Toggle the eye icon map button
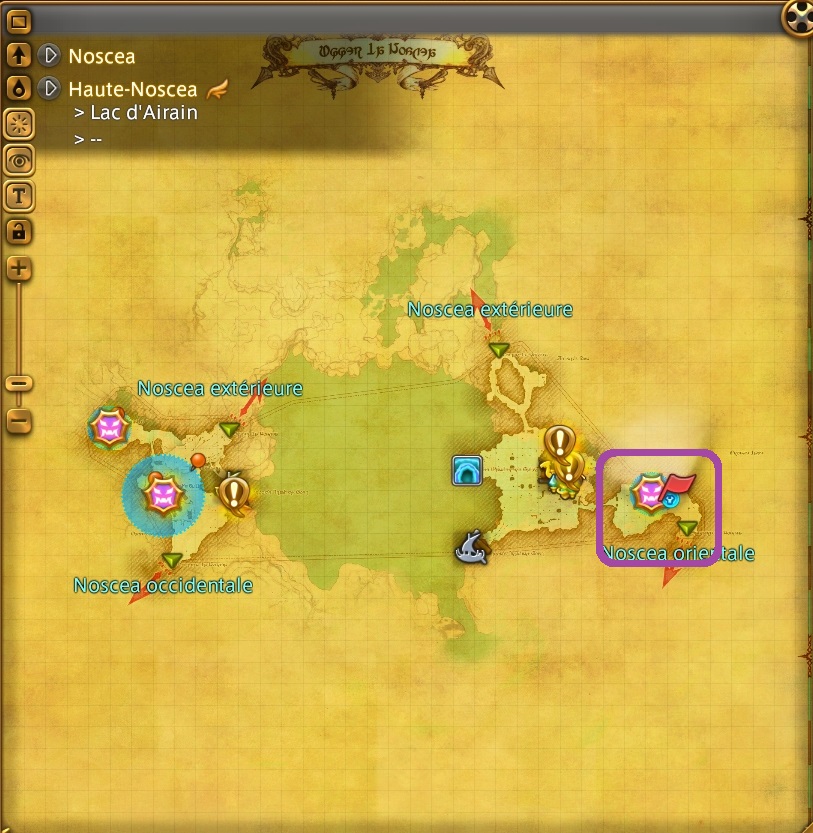Viewport: 813px width, 833px height. 19,159
